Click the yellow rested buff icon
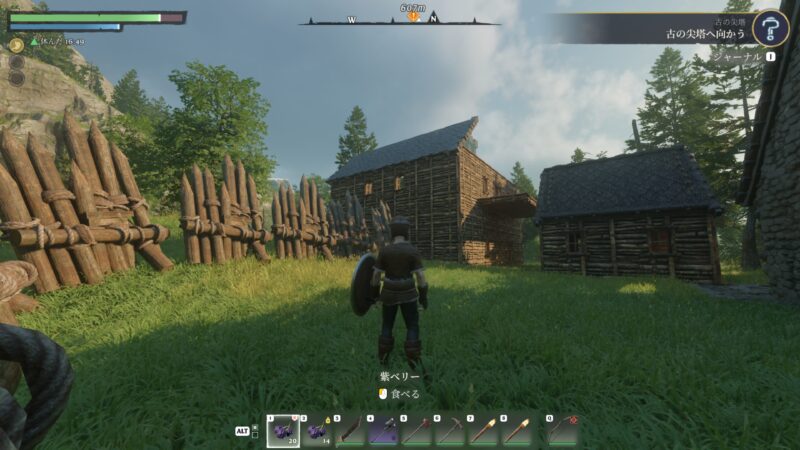800x450 pixels. [x=17, y=44]
